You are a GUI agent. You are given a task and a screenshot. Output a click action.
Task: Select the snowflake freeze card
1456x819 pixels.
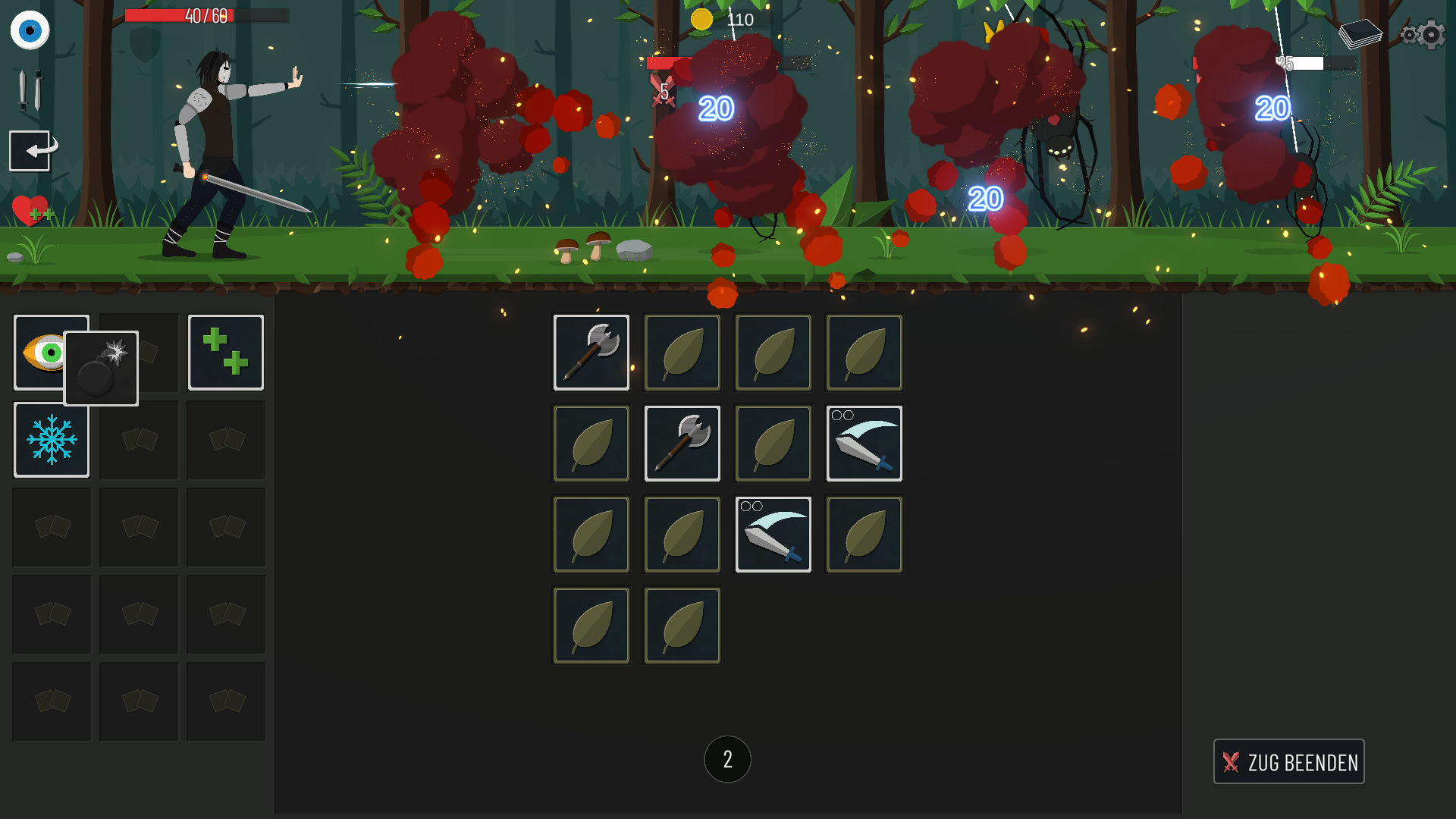(51, 440)
